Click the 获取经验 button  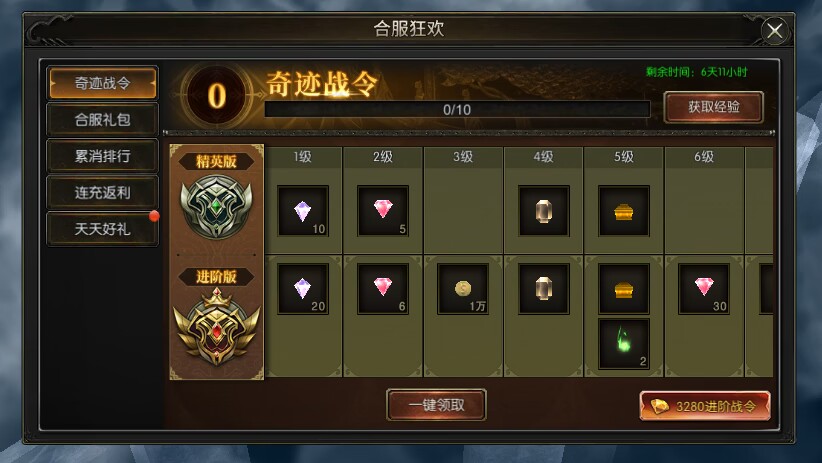tap(713, 107)
